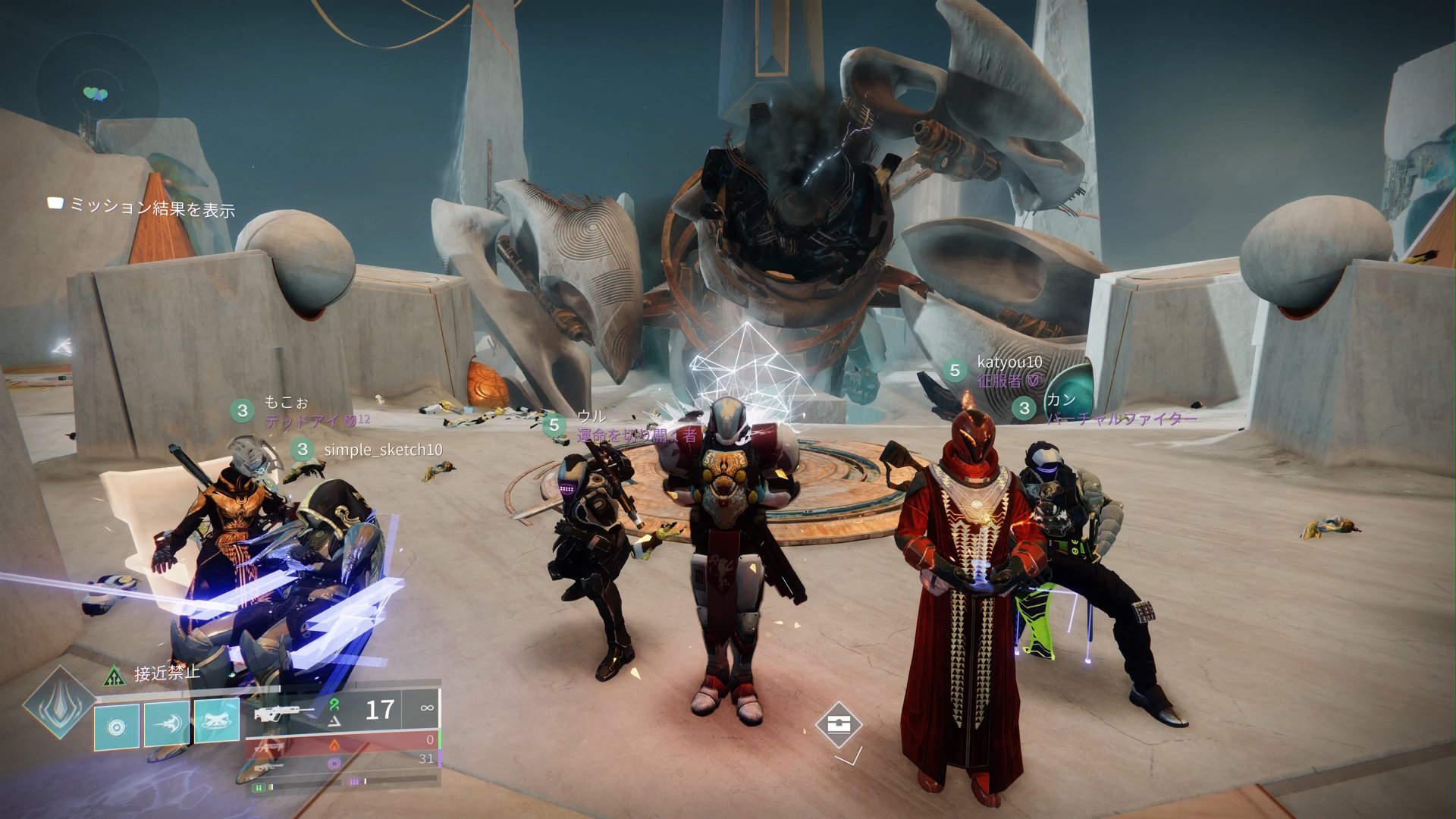Image resolution: width=1456 pixels, height=819 pixels.
Task: Select the simple_sketch10 player nameplate
Action: (382, 450)
